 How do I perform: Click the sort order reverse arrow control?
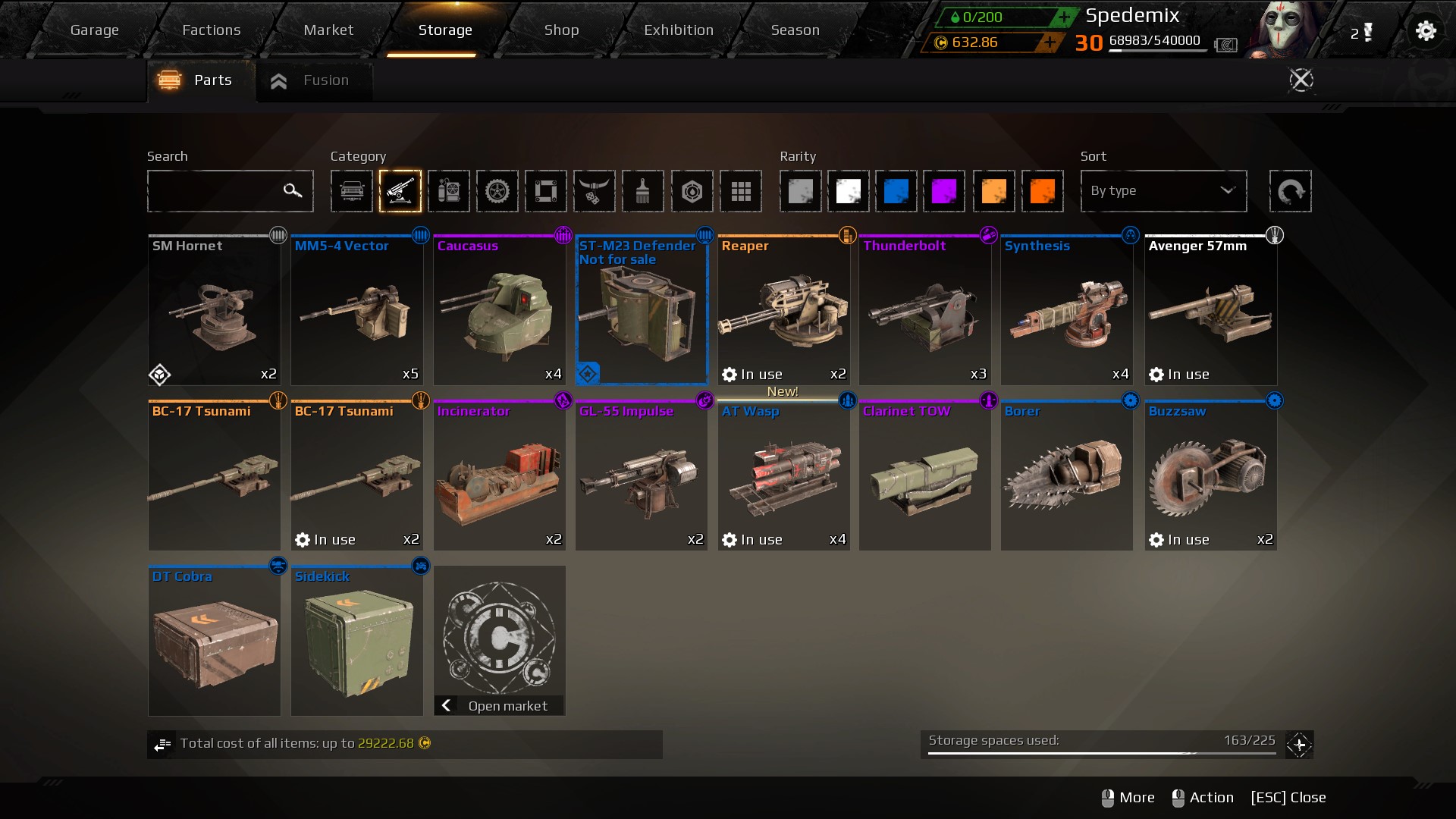coord(1291,191)
